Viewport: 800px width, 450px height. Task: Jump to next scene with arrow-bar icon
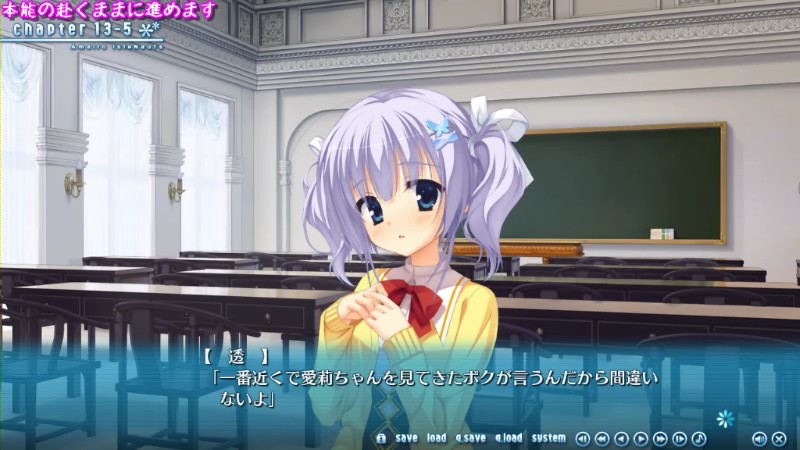(x=680, y=438)
